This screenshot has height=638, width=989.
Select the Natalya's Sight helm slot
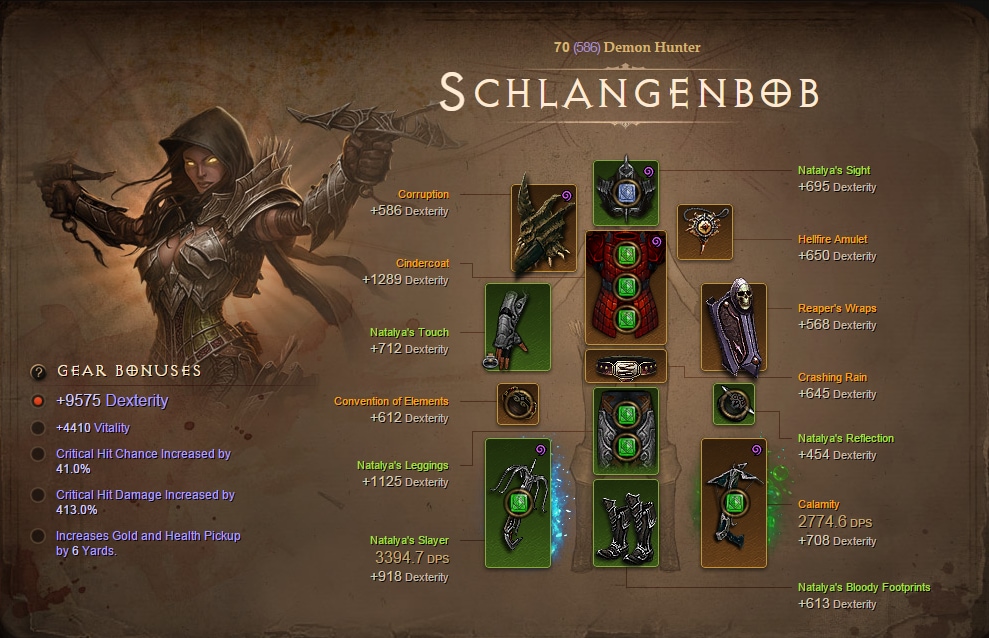(x=625, y=192)
